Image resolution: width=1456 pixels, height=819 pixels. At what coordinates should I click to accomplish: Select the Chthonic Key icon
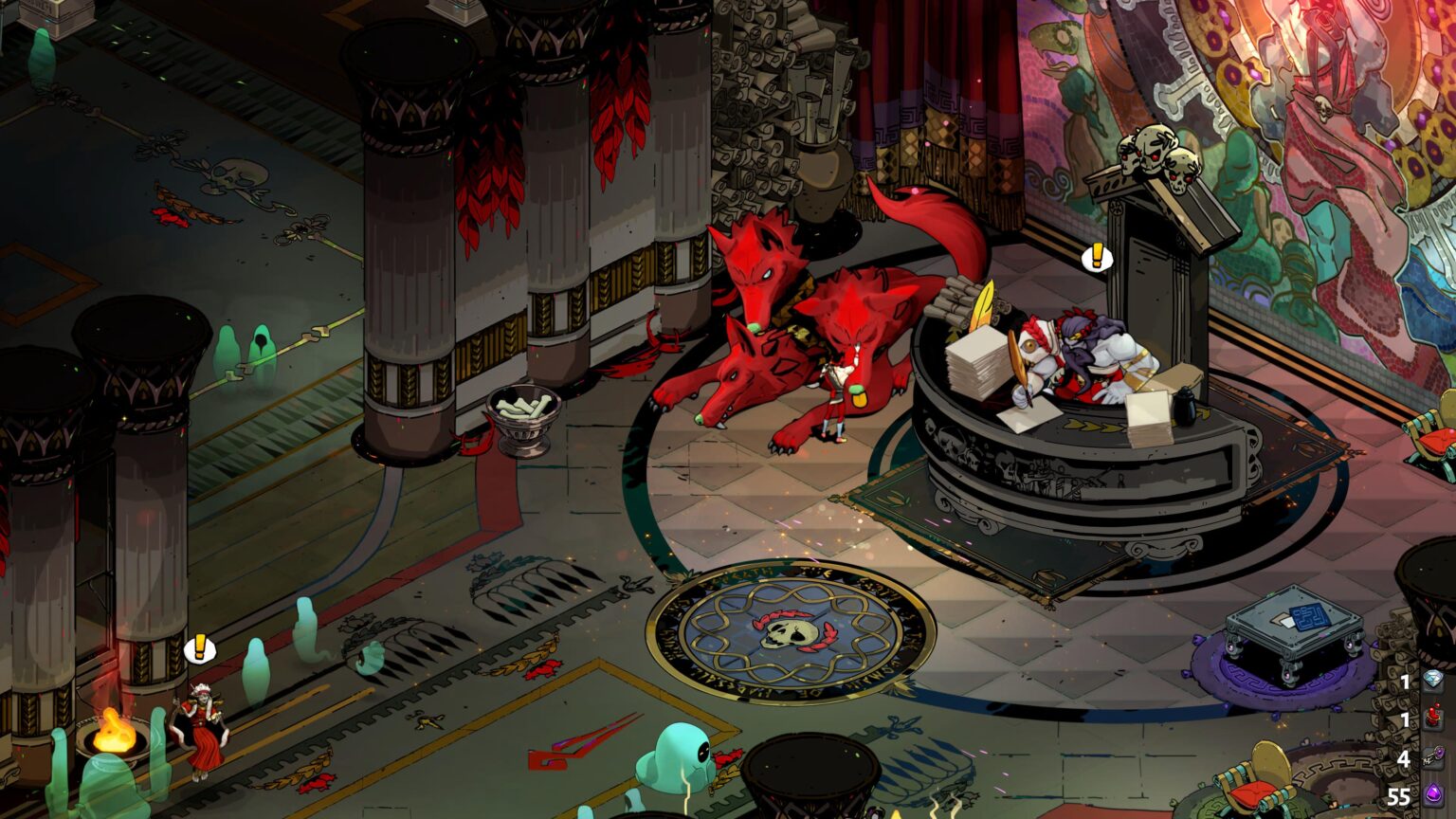[x=1434, y=755]
